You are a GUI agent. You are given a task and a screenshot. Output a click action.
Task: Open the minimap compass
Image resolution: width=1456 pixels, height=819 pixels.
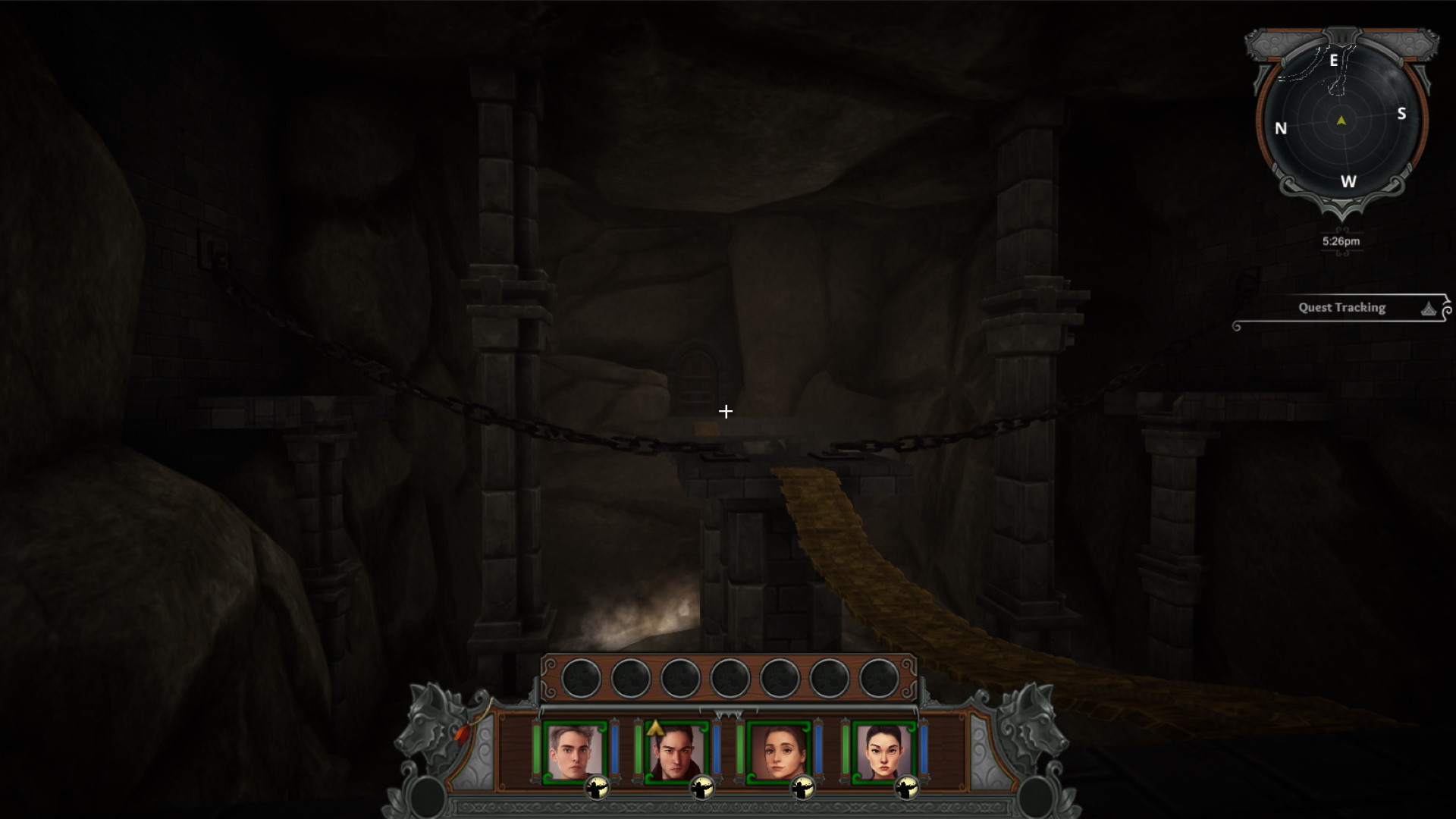coord(1341,121)
